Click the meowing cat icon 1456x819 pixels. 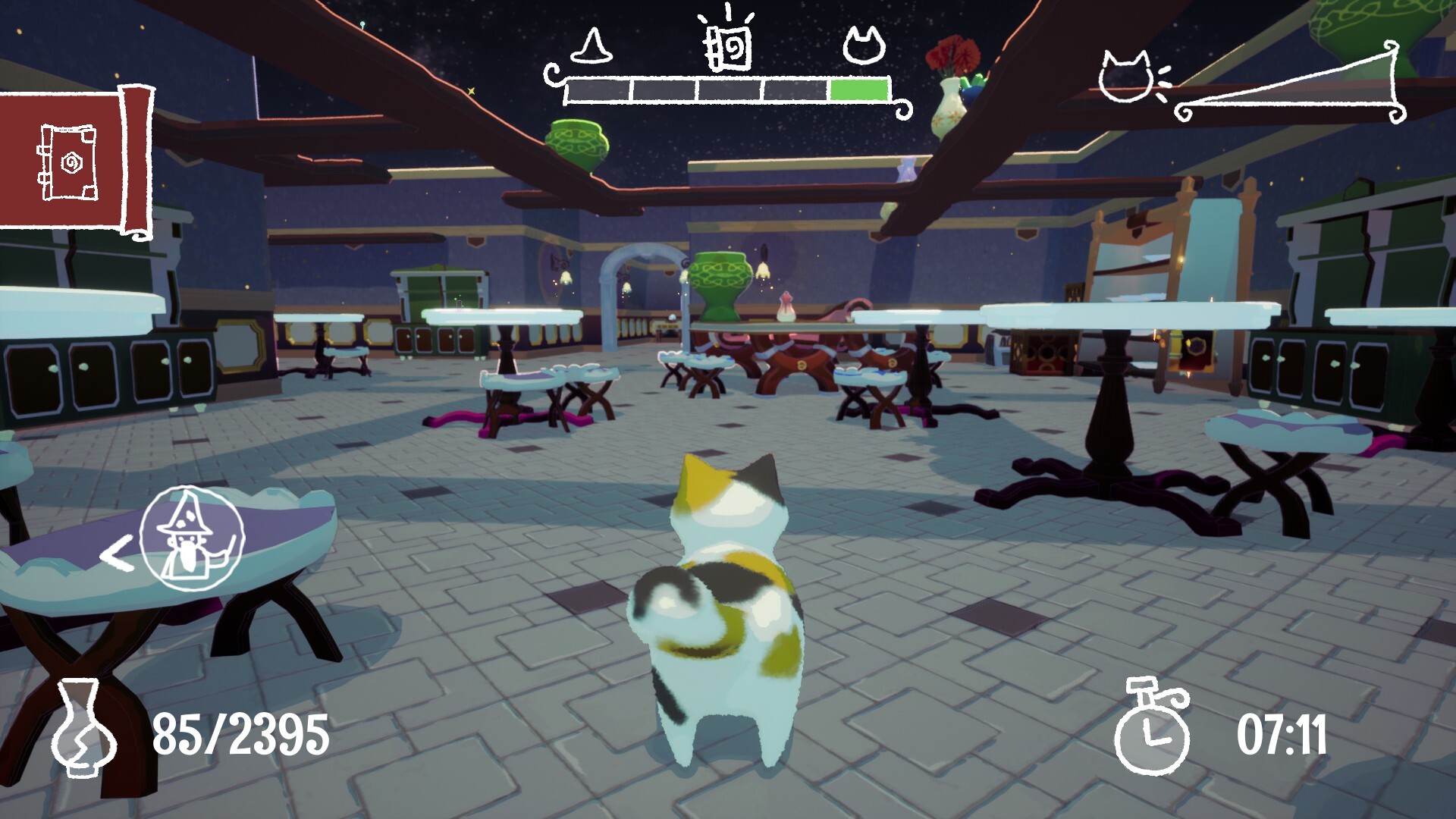click(x=1127, y=78)
